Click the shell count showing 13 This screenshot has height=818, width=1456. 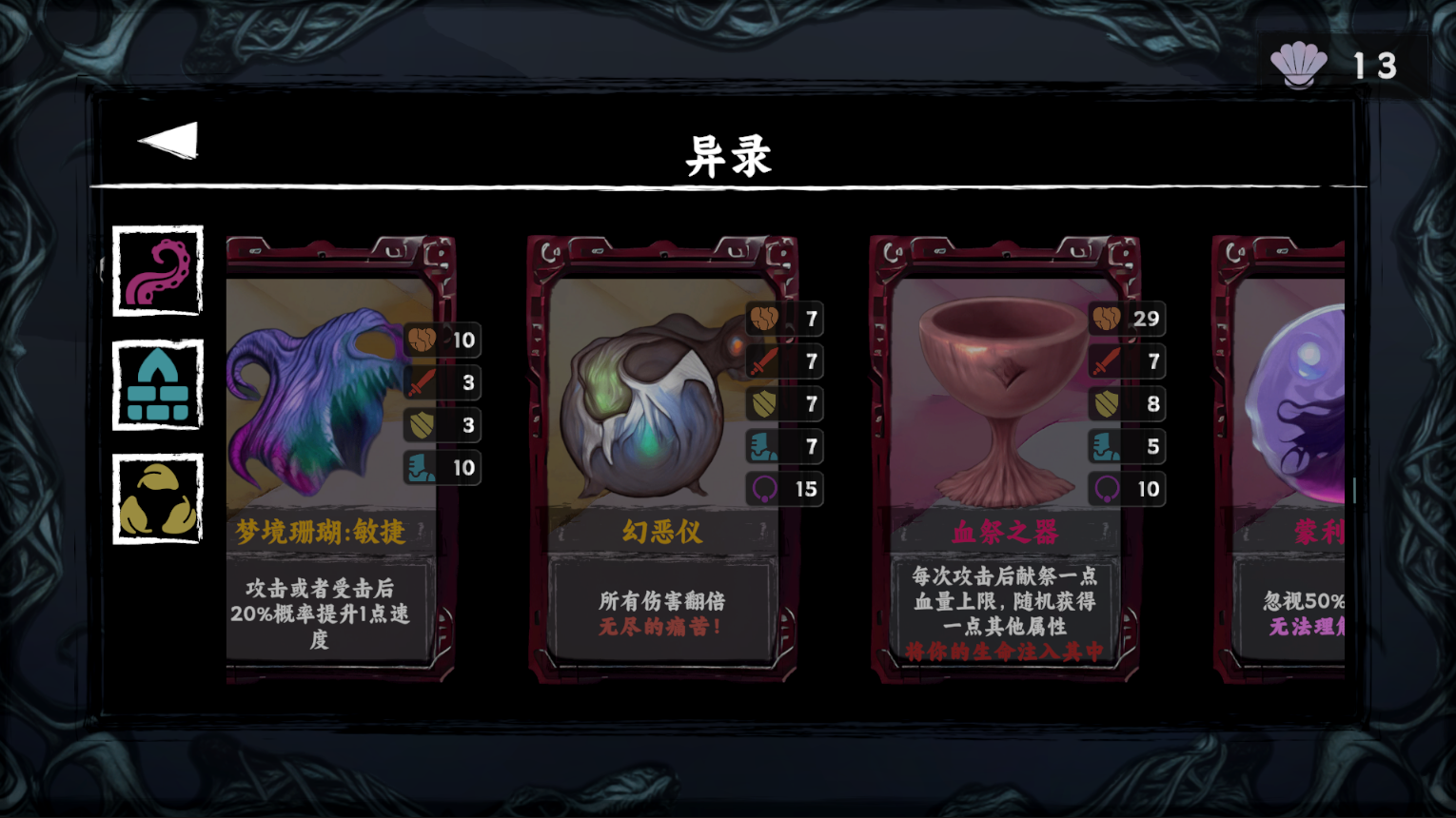pyautogui.click(x=1373, y=65)
